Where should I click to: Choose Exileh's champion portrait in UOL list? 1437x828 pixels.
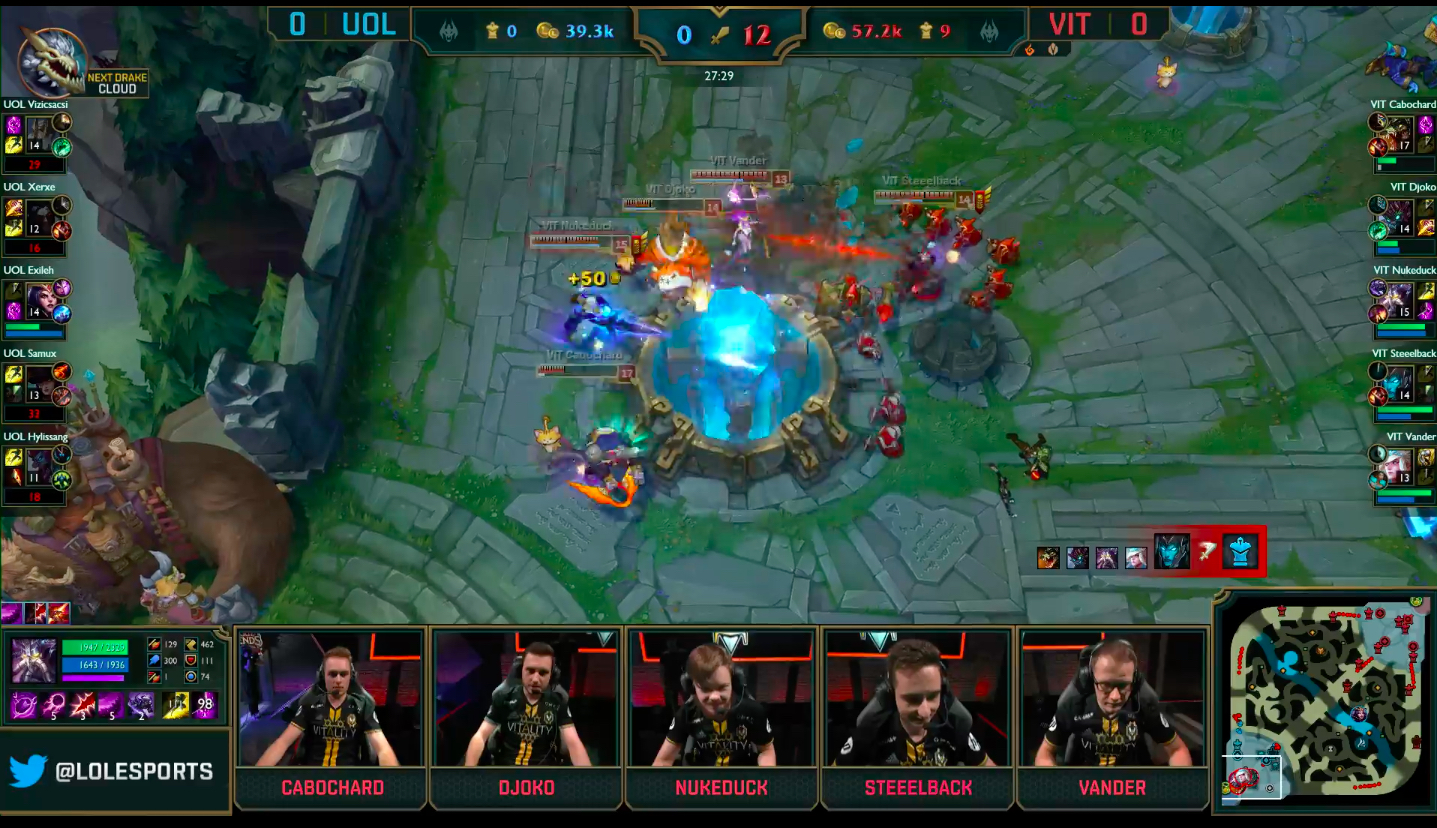point(39,297)
